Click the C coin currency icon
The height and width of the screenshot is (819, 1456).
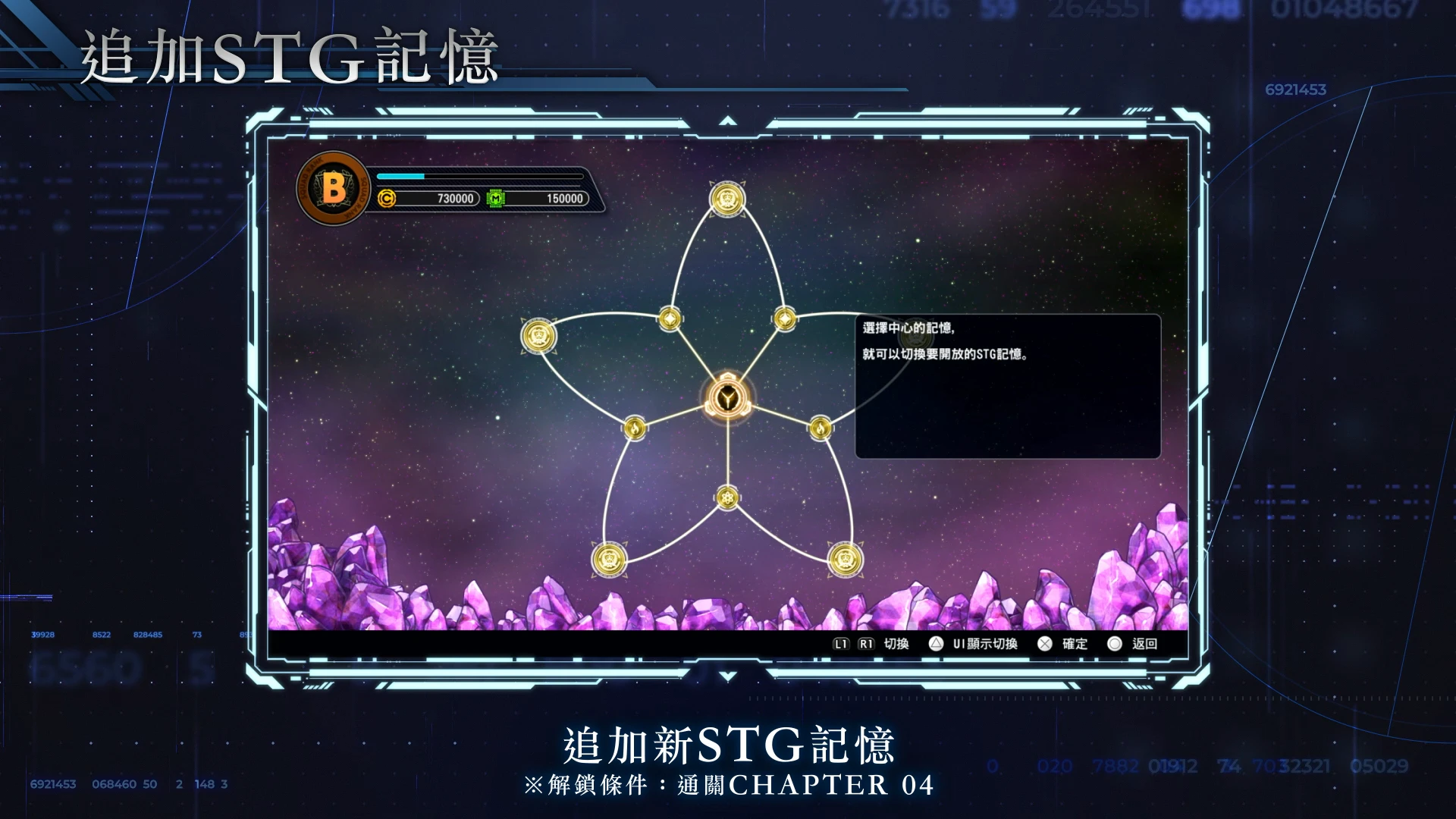coord(388,199)
